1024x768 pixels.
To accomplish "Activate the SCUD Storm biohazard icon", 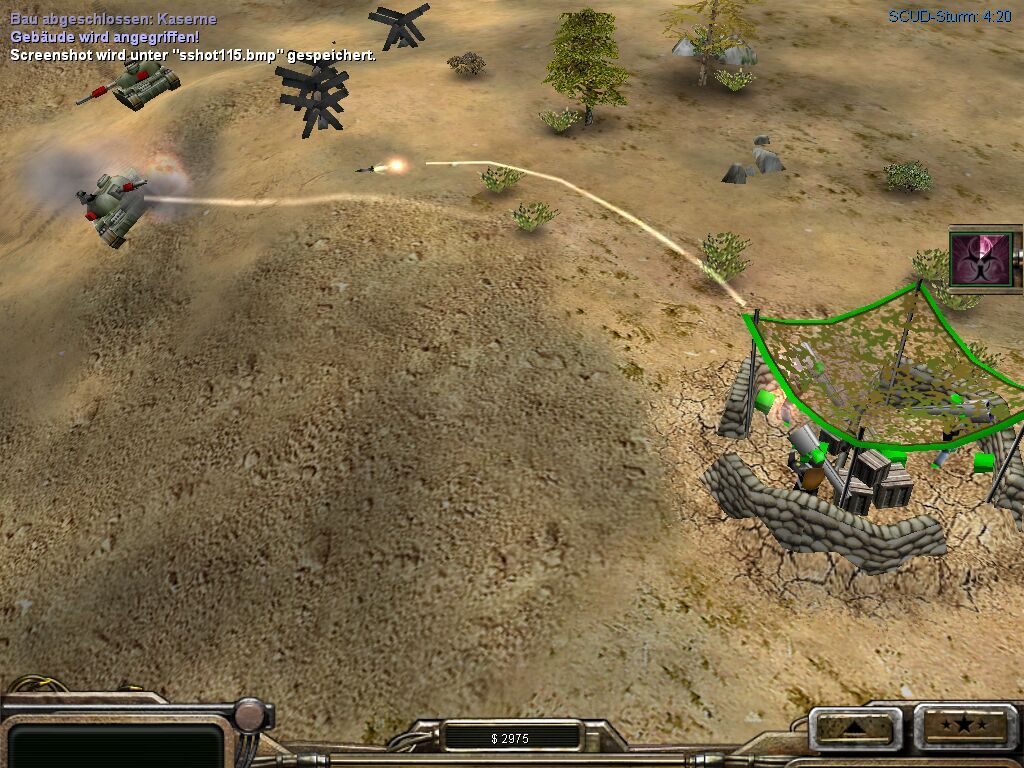I will [x=980, y=259].
